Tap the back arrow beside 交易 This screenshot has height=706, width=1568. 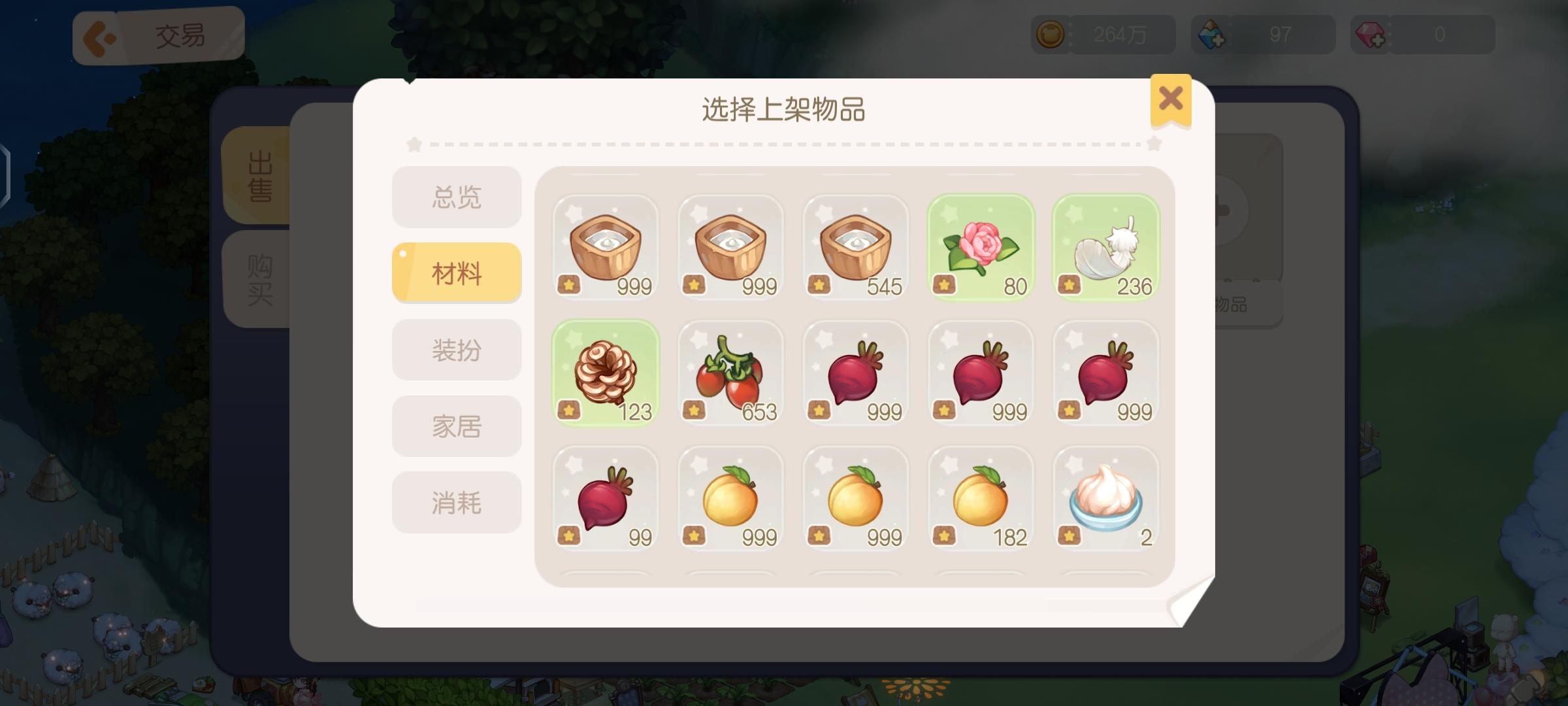pyautogui.click(x=99, y=35)
